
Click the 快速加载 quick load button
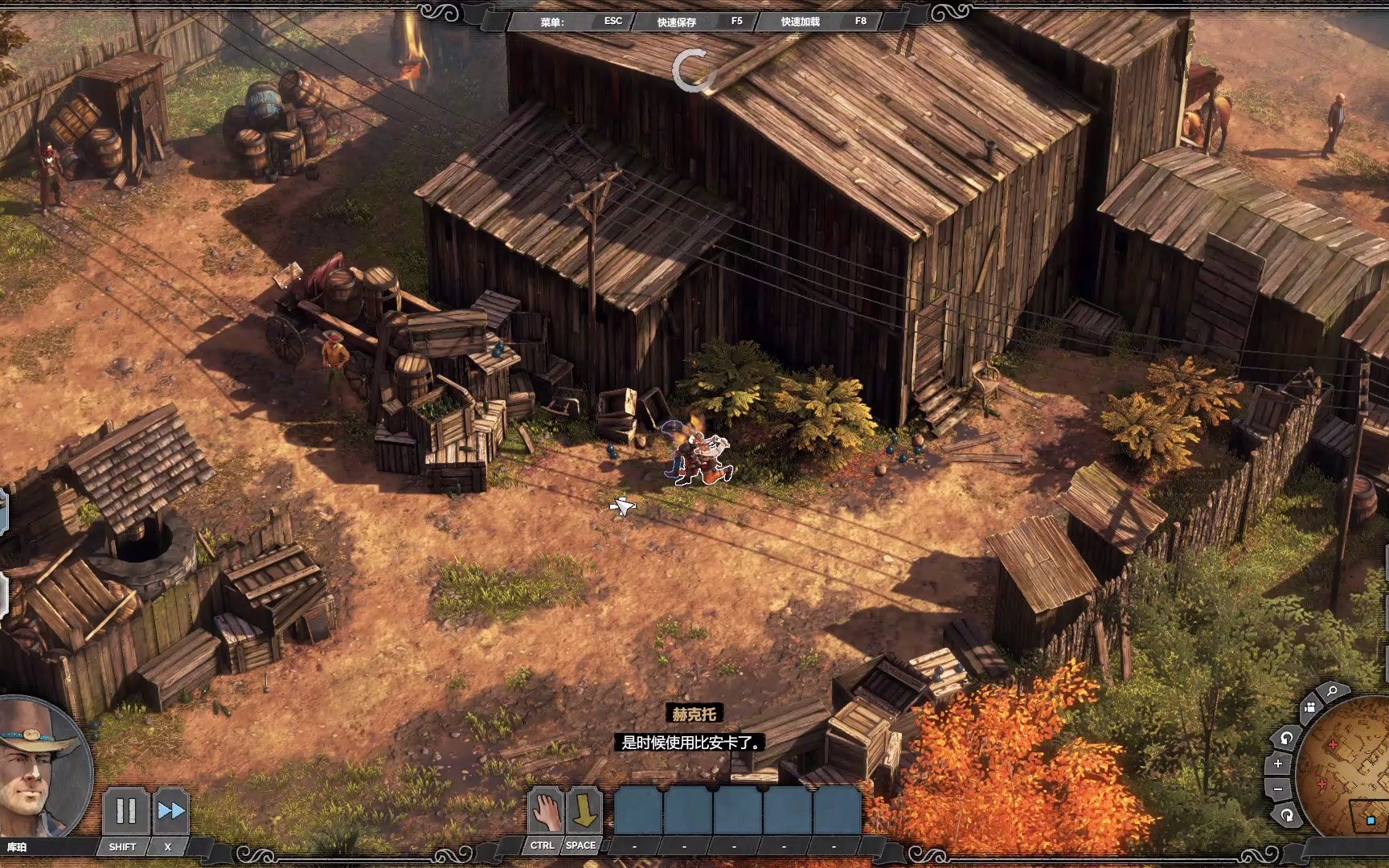(x=801, y=22)
